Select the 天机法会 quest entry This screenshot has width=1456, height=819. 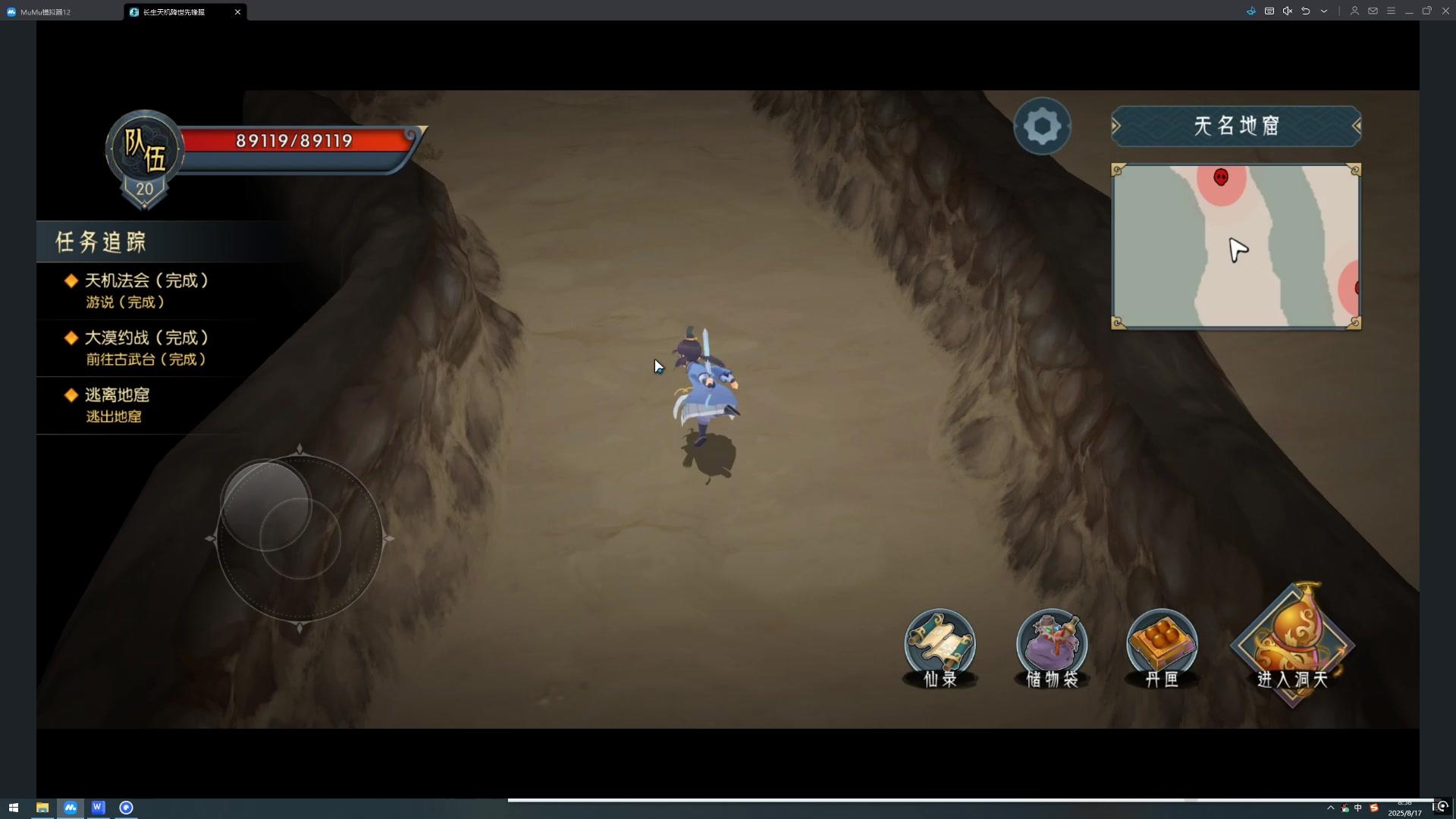point(146,290)
